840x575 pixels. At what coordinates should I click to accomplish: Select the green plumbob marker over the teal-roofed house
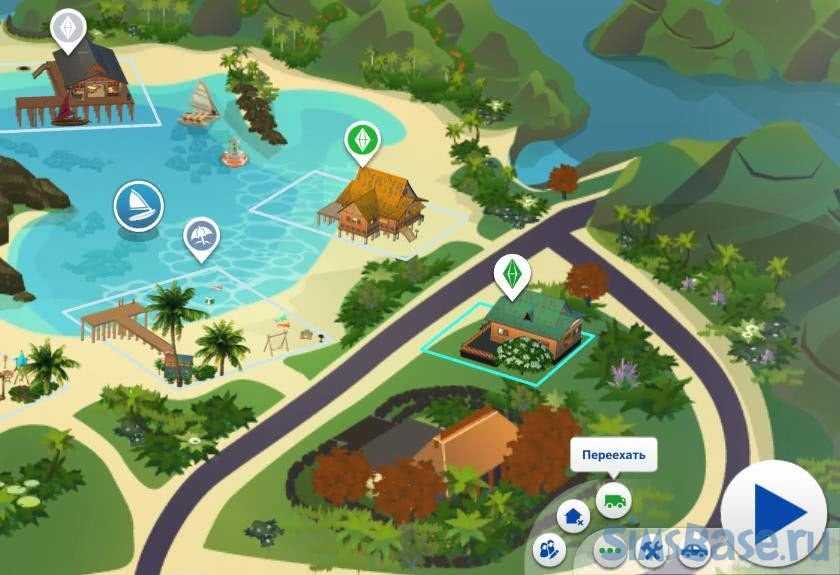511,272
